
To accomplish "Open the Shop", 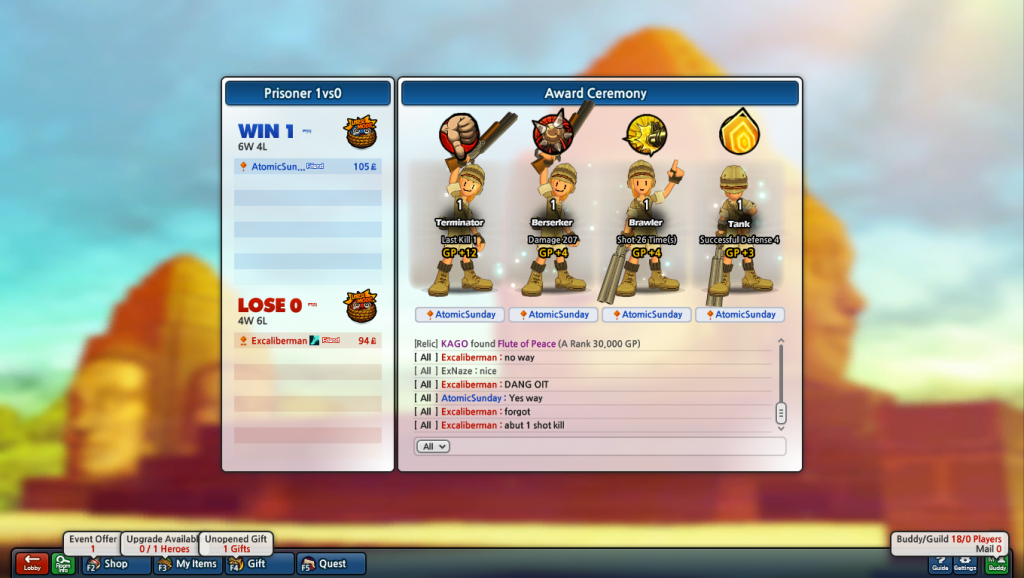I will 115,564.
